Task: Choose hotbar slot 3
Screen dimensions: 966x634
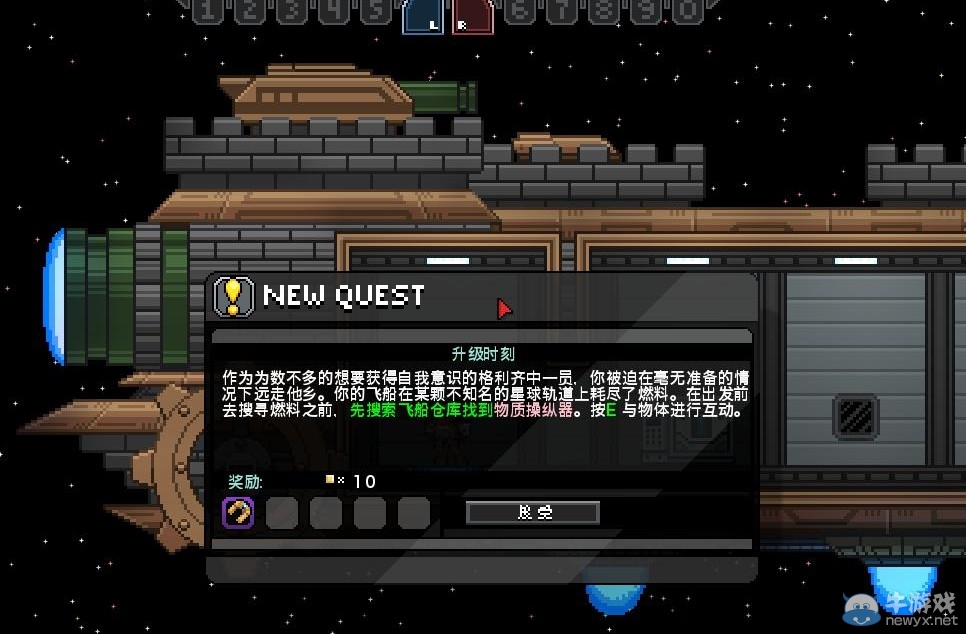Action: pyautogui.click(x=291, y=11)
